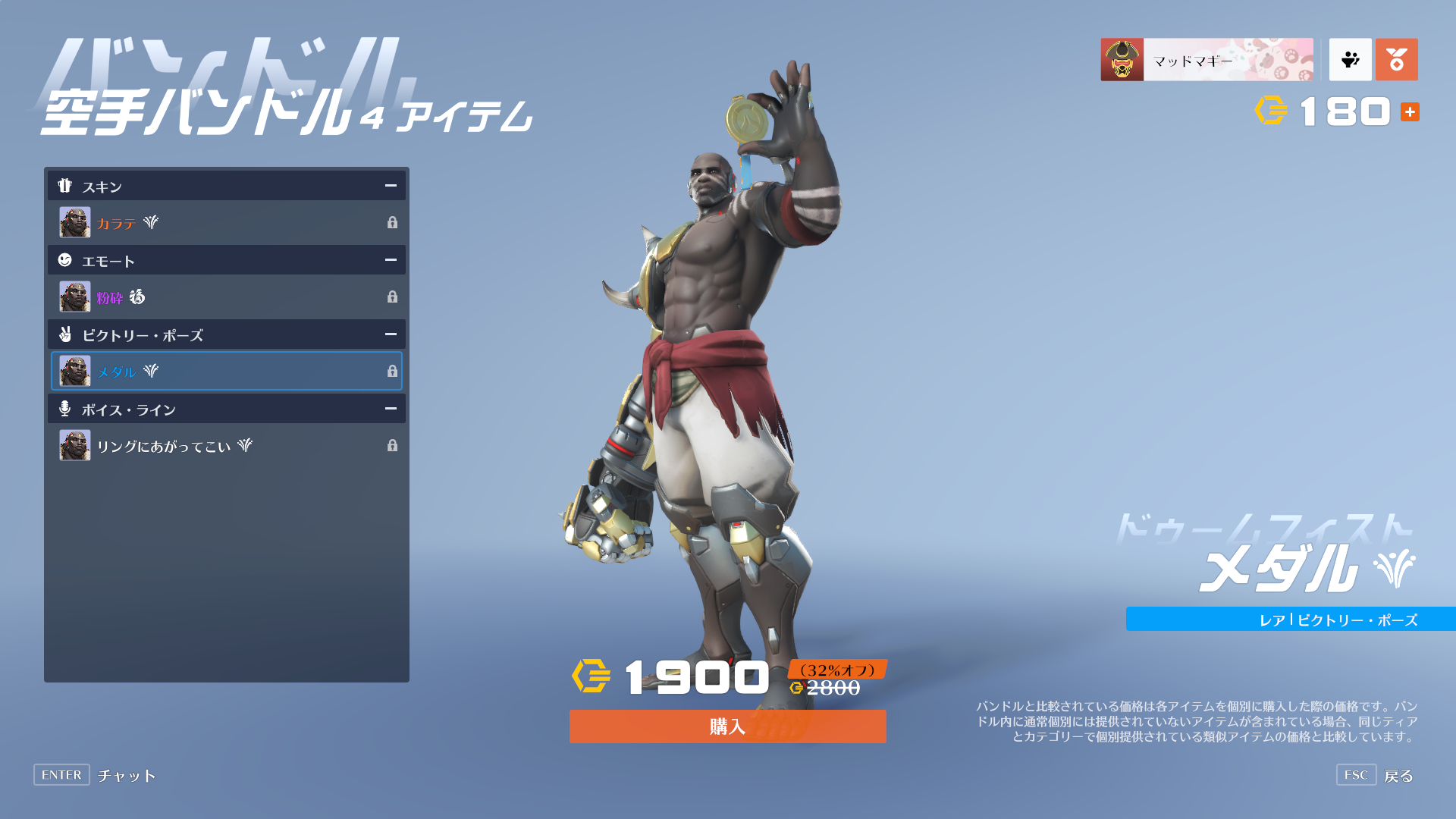Select the リングにあがってこい voice line row
Image resolution: width=1456 pixels, height=819 pixels.
[227, 446]
